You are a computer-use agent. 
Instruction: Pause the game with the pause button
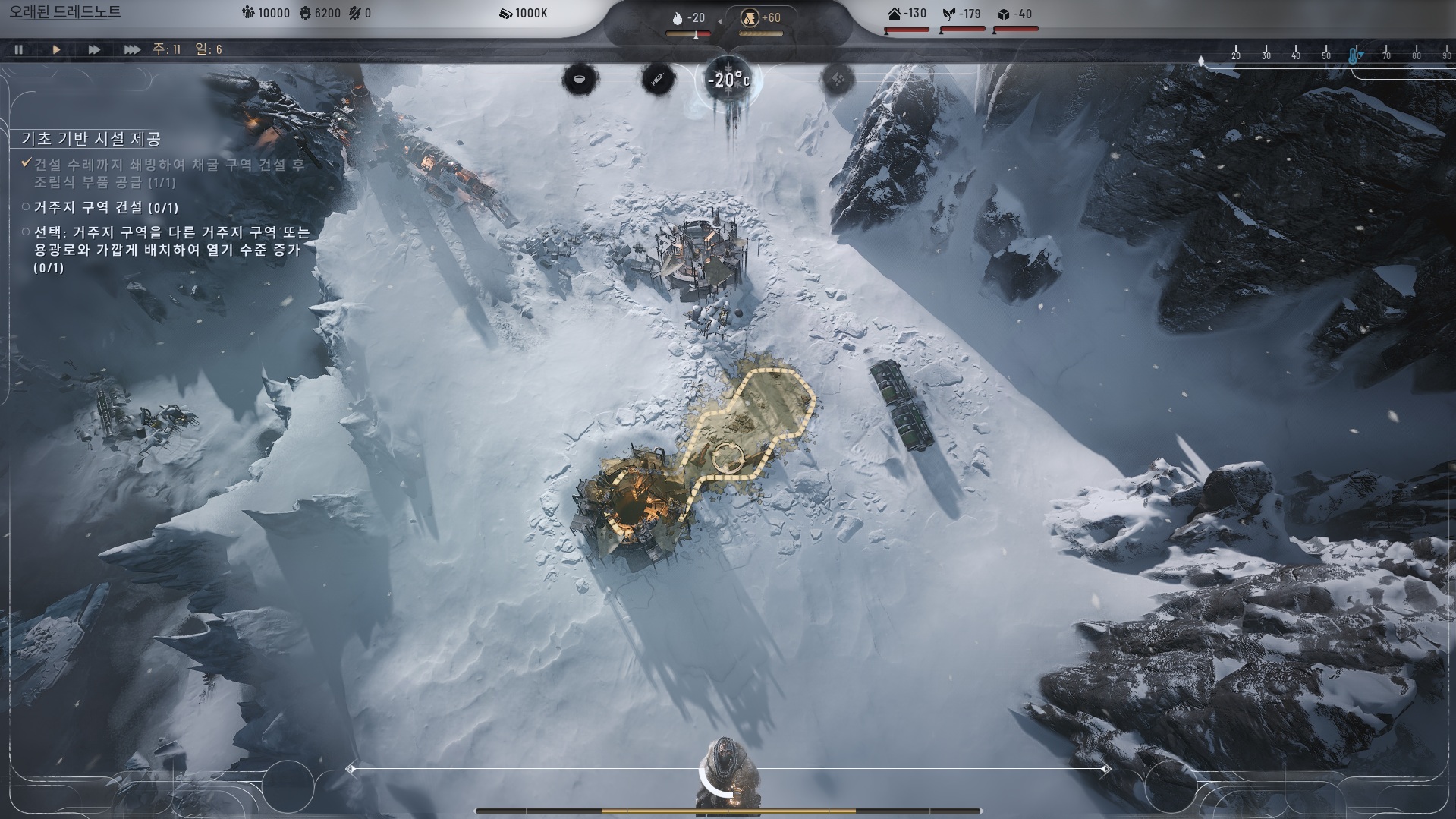pyautogui.click(x=19, y=49)
